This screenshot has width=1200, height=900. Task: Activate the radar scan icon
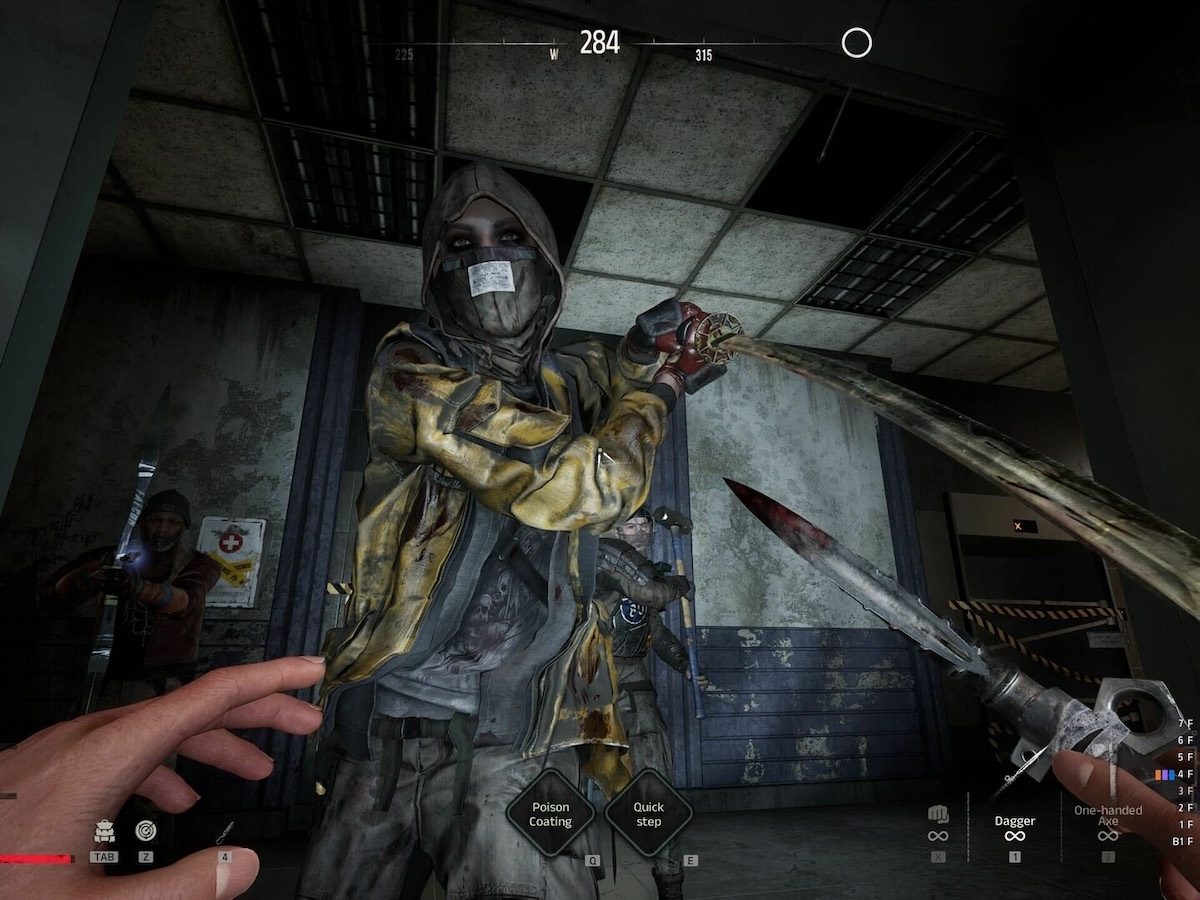pos(146,831)
